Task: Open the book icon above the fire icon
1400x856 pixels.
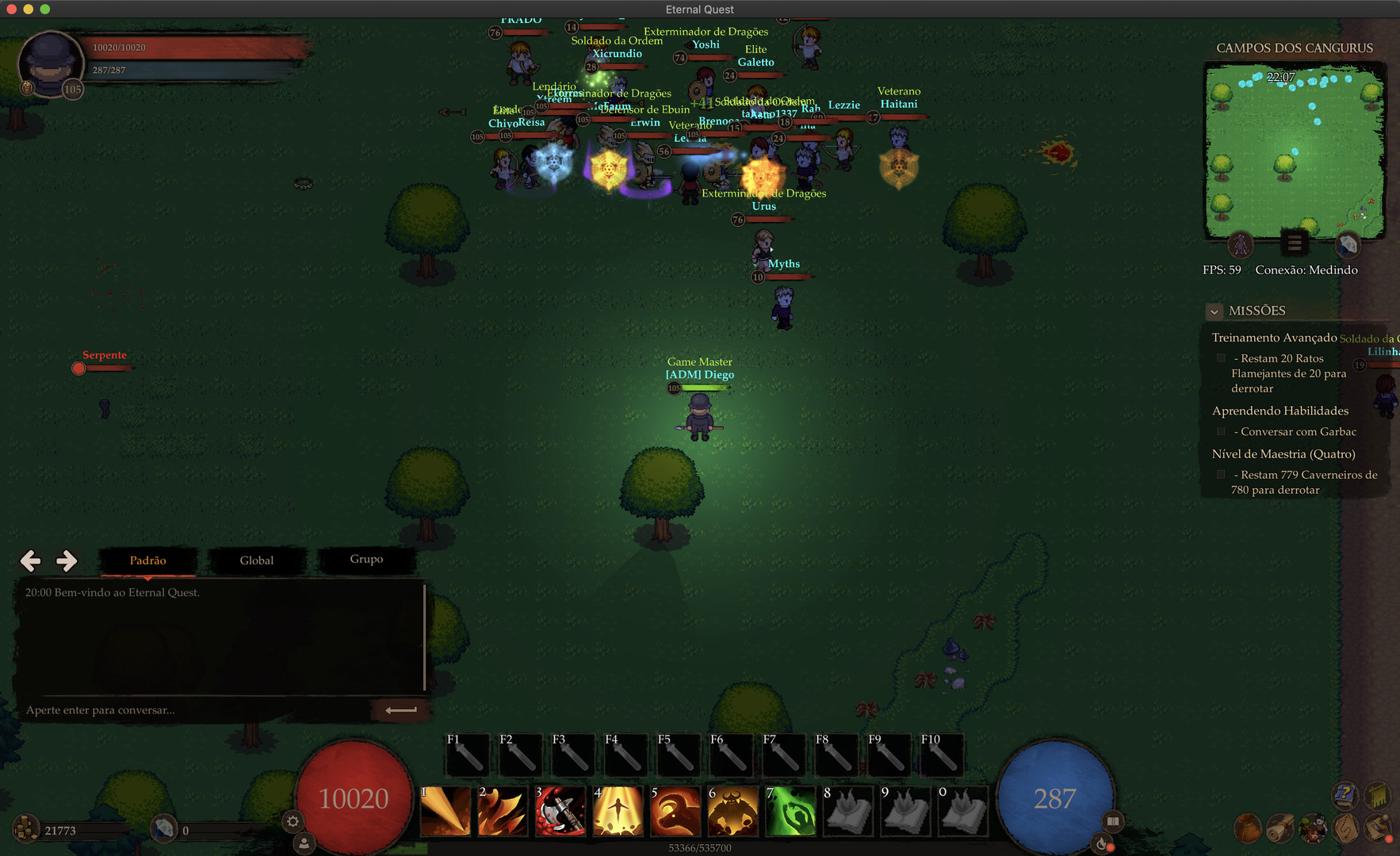Action: (x=1113, y=821)
